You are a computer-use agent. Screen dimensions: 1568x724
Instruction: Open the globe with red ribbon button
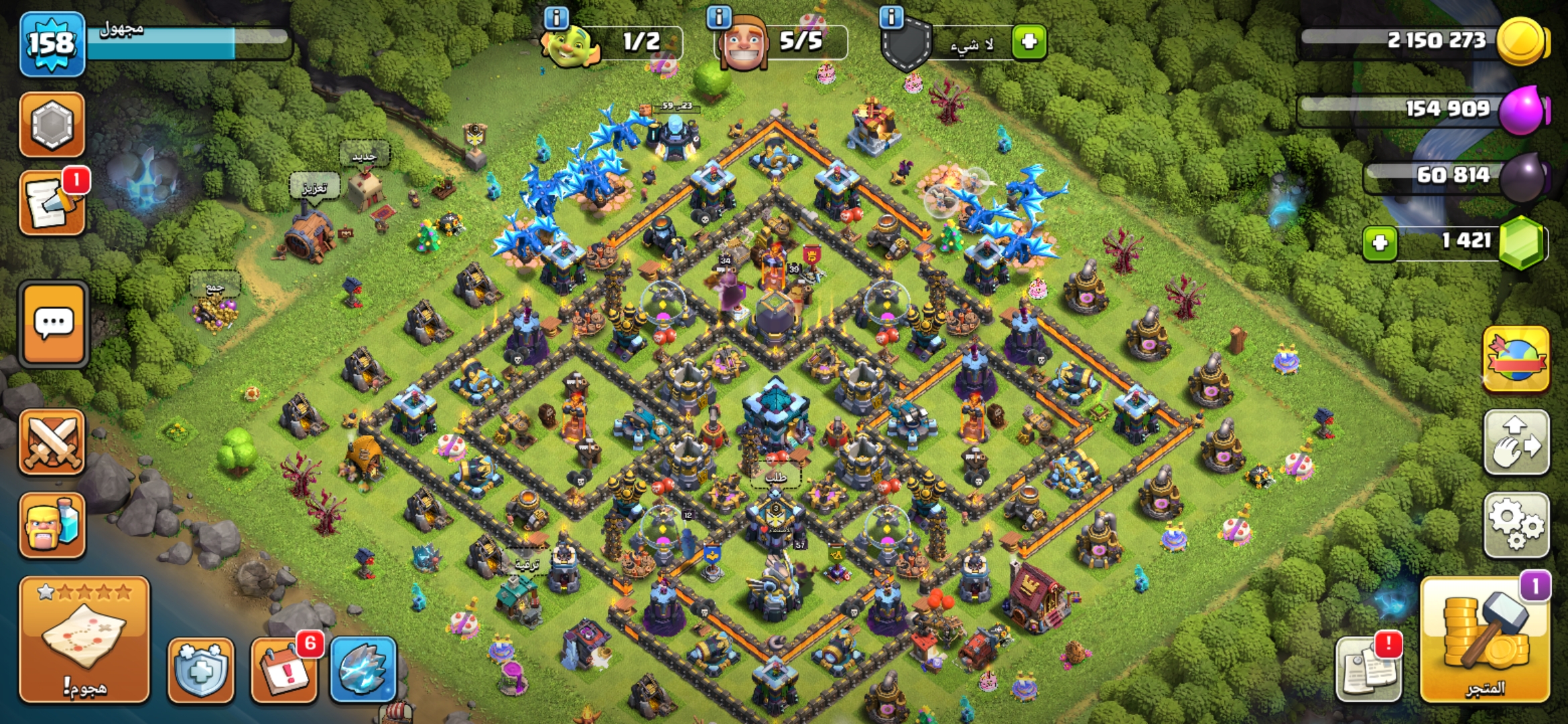coord(1516,359)
